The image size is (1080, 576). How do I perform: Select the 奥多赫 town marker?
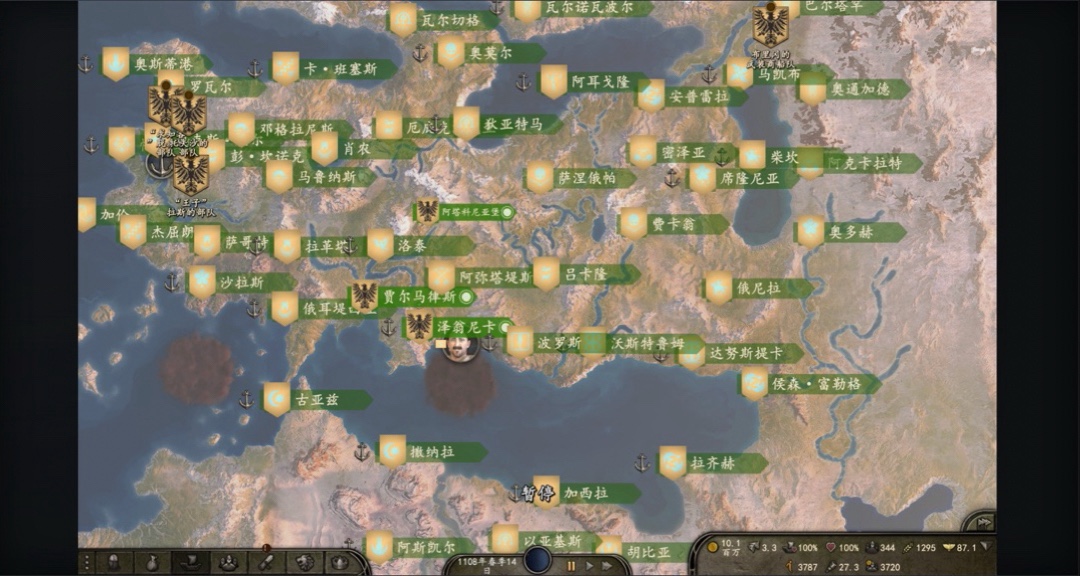pos(851,232)
